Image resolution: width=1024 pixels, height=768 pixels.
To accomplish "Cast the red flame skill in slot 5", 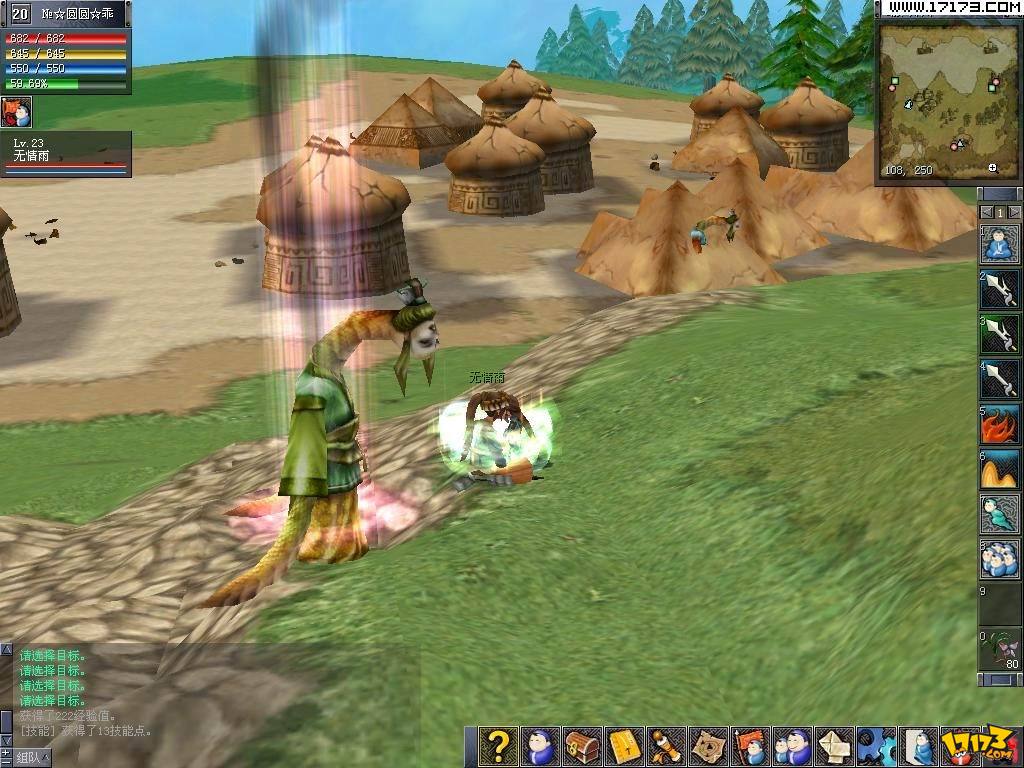I will click(x=1000, y=424).
